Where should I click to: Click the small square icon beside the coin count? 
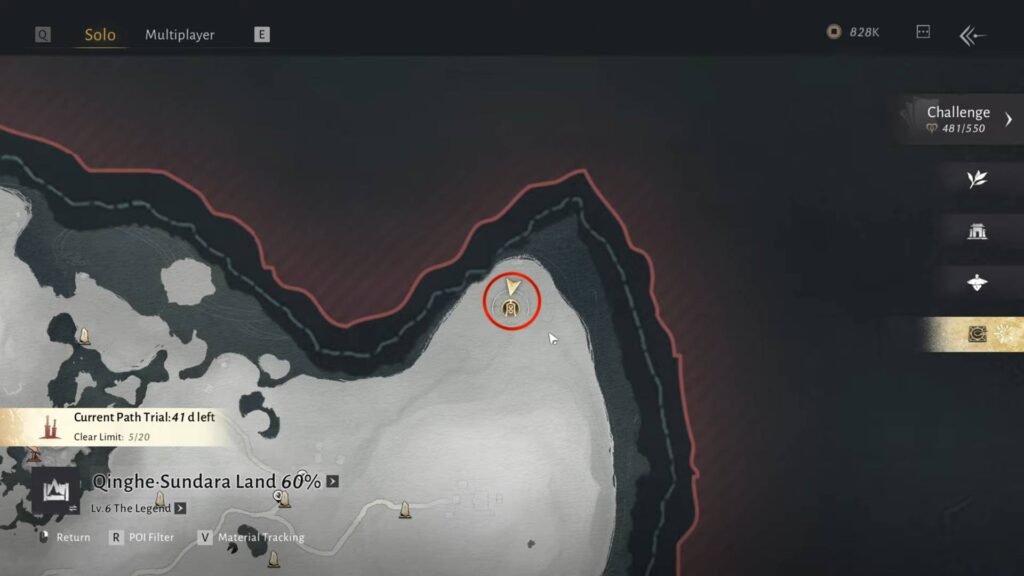point(923,33)
